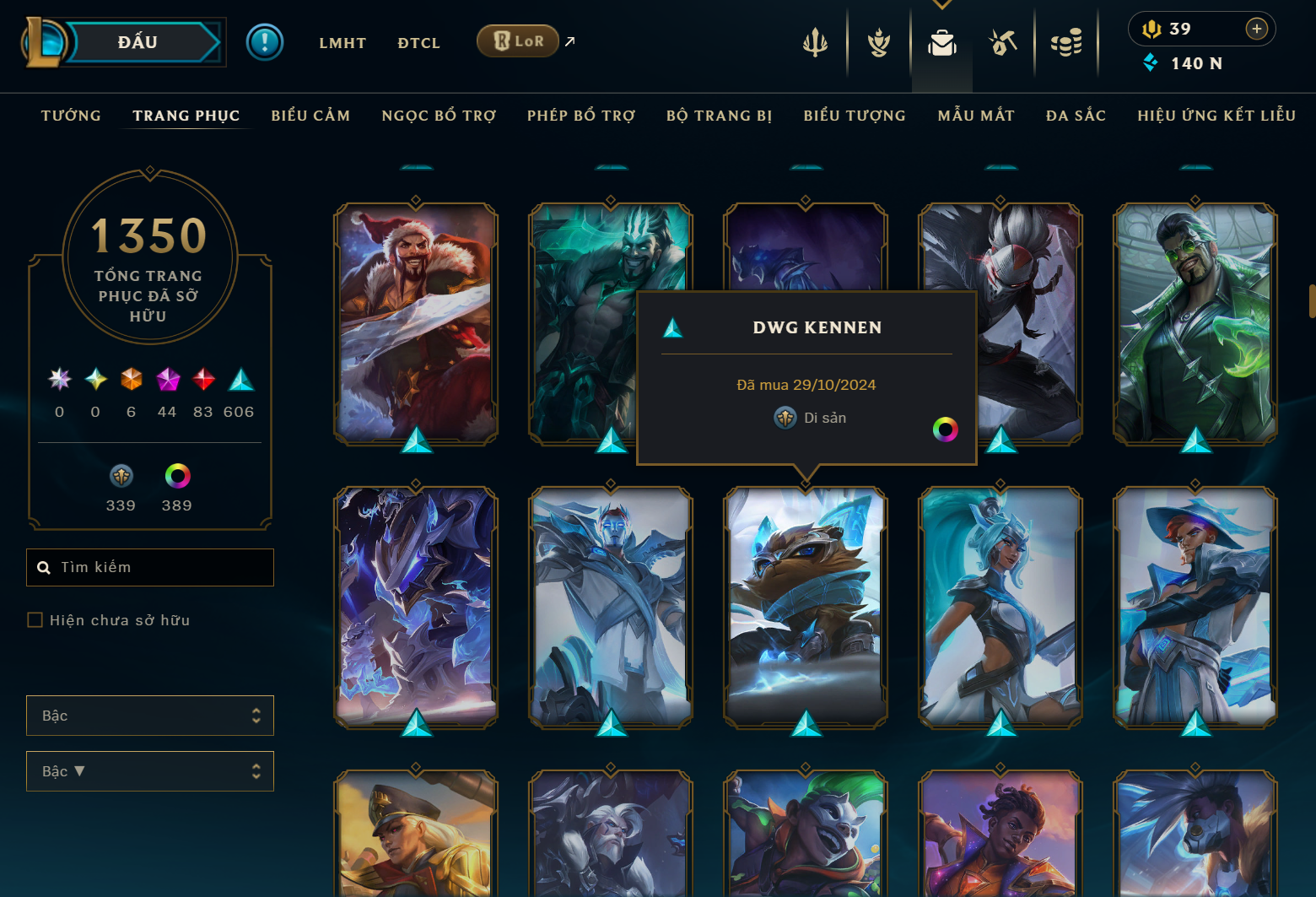Open the Bậc ▼ order dropdown

pos(149,770)
